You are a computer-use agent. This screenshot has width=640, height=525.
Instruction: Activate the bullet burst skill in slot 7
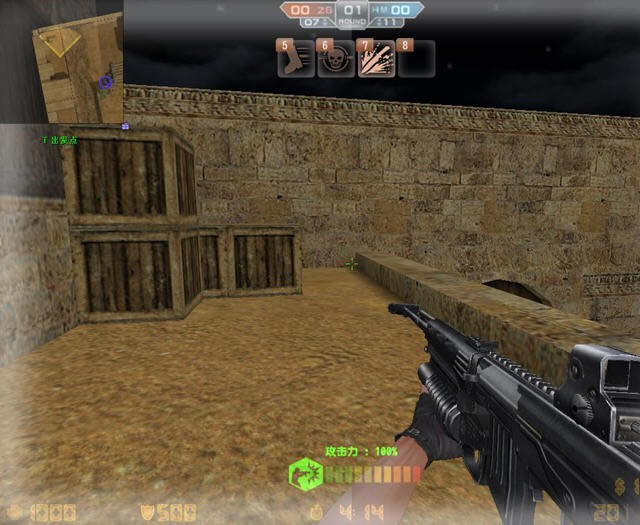377,60
